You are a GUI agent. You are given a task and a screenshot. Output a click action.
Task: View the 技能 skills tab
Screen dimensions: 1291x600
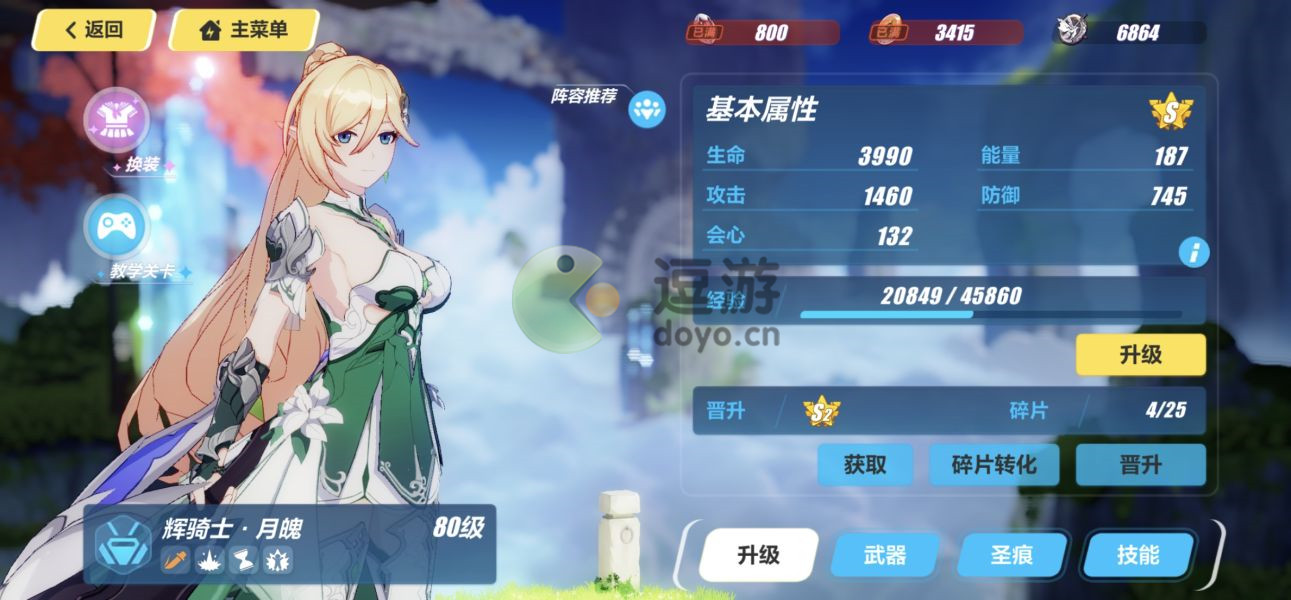1139,555
